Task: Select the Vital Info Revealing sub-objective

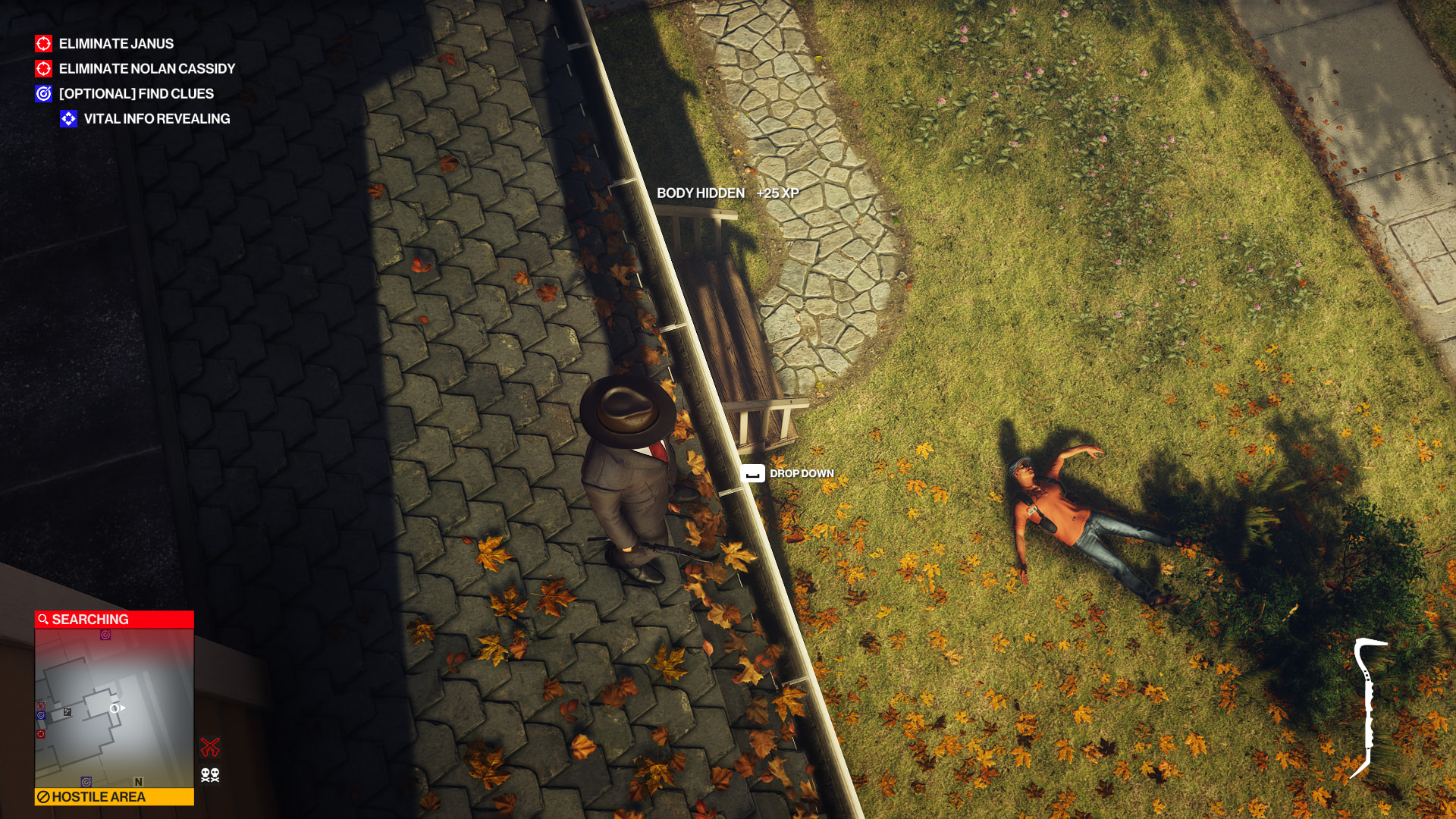Action: pos(156,119)
